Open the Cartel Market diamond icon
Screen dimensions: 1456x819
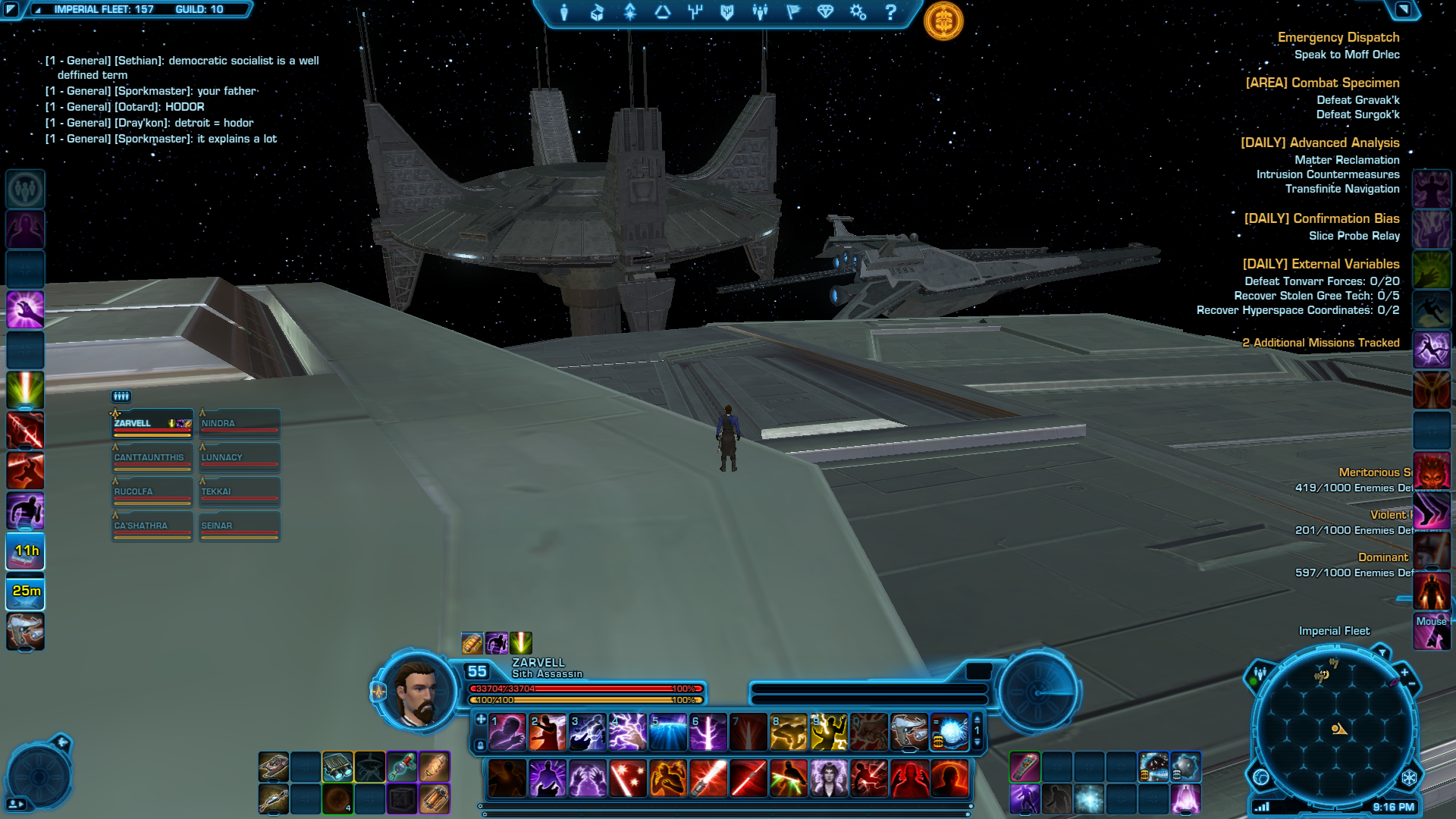pyautogui.click(x=826, y=12)
